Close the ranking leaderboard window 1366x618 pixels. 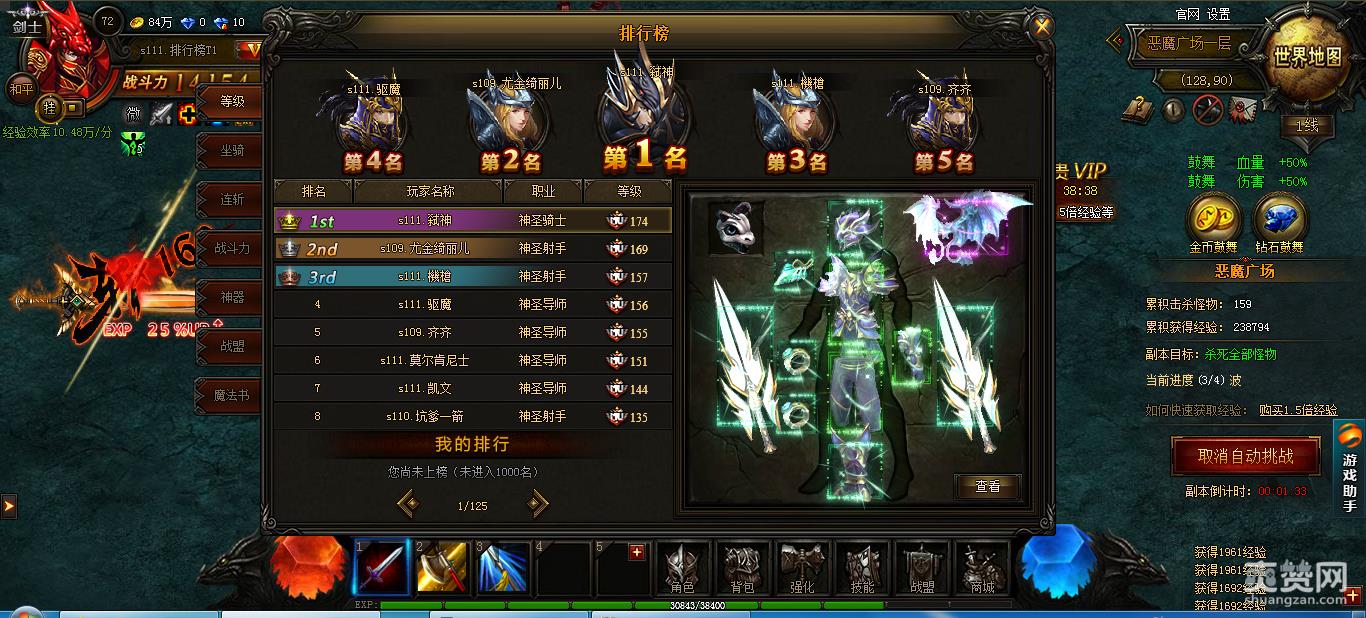click(1042, 27)
